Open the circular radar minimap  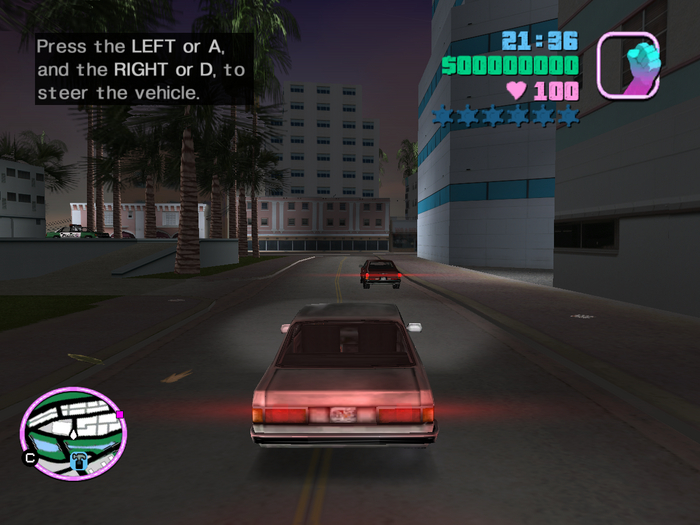pyautogui.click(x=73, y=434)
